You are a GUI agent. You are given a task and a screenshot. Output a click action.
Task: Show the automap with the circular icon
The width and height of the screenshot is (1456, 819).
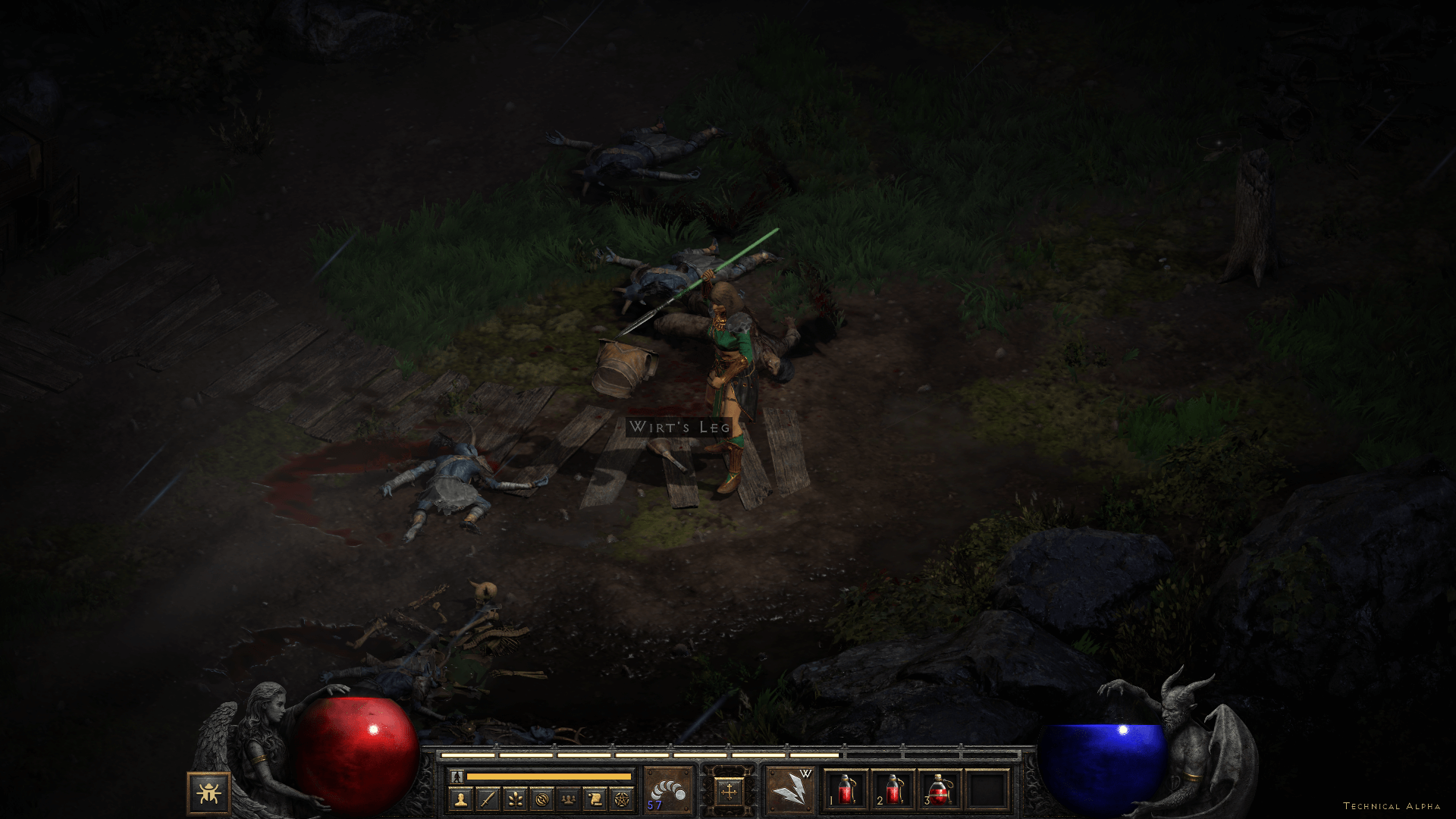(x=541, y=799)
